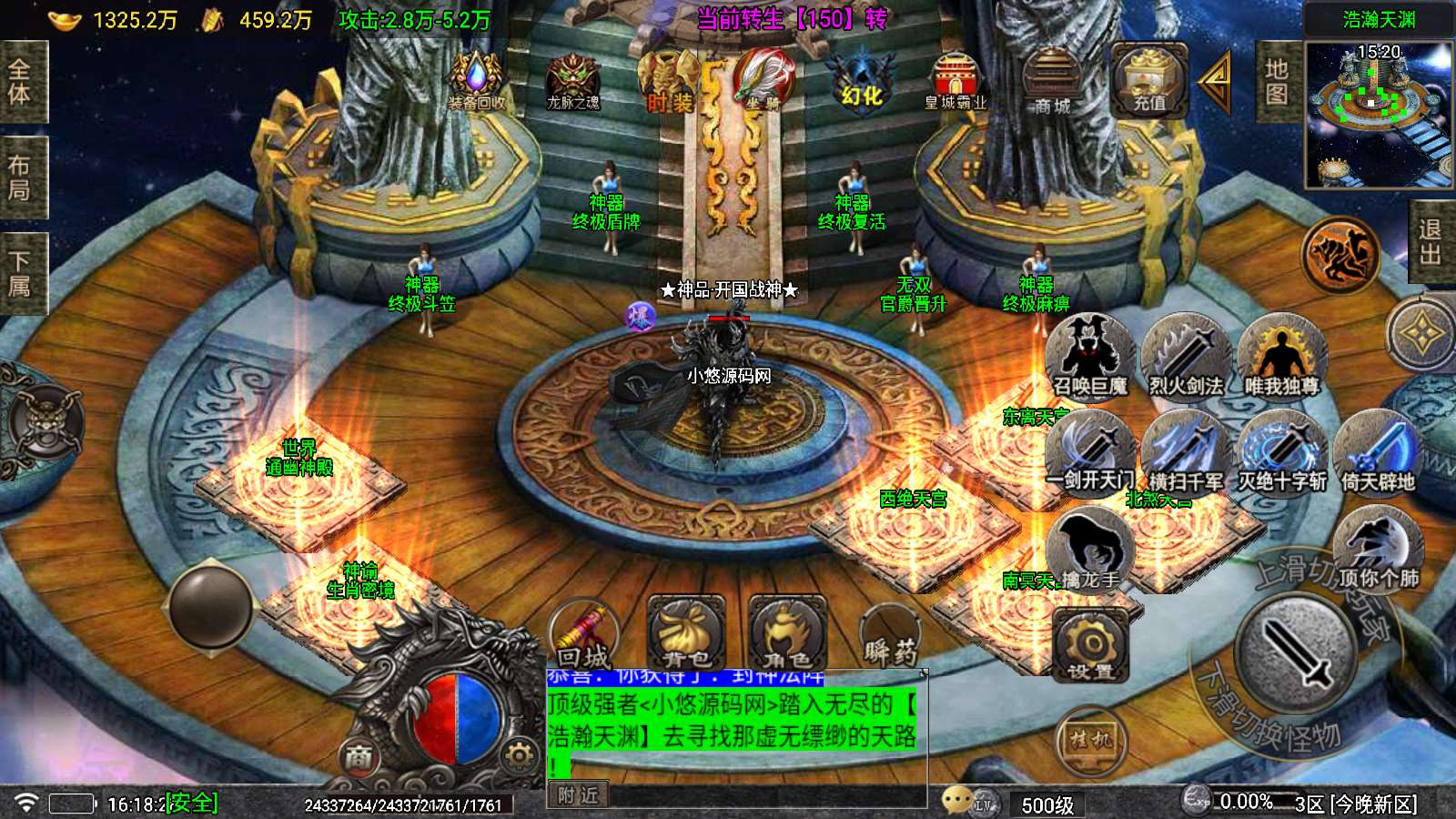1456x819 pixels.
Task: Select the 布局 layout tab
Action: (x=20, y=177)
